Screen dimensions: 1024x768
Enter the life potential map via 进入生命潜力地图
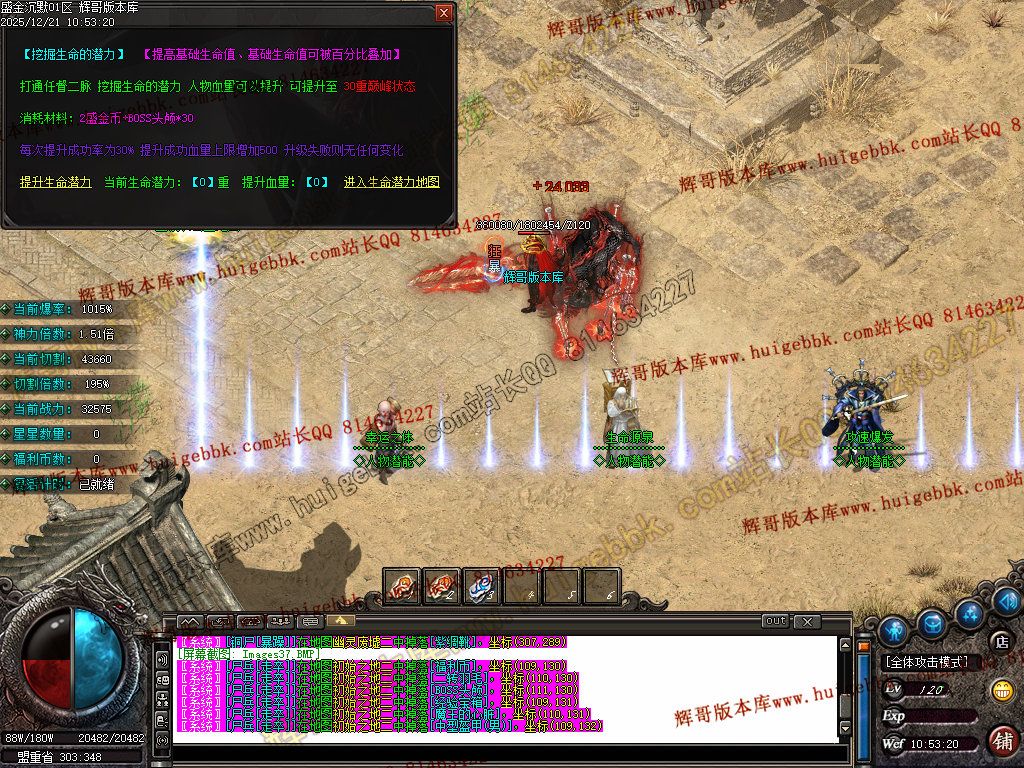pos(391,182)
